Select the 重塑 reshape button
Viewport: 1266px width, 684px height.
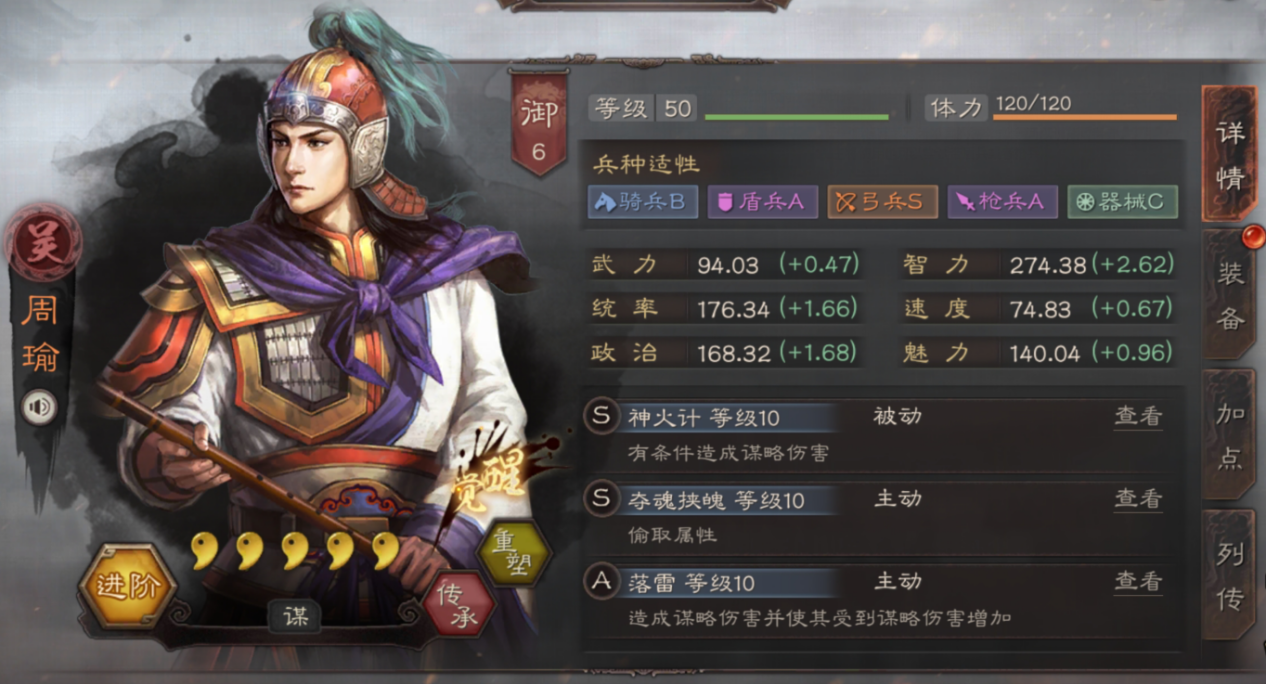(514, 553)
